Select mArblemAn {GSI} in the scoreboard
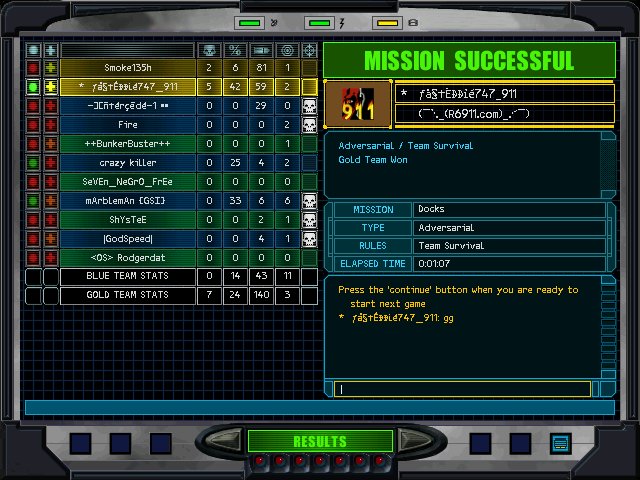The height and width of the screenshot is (480, 640). pos(128,200)
